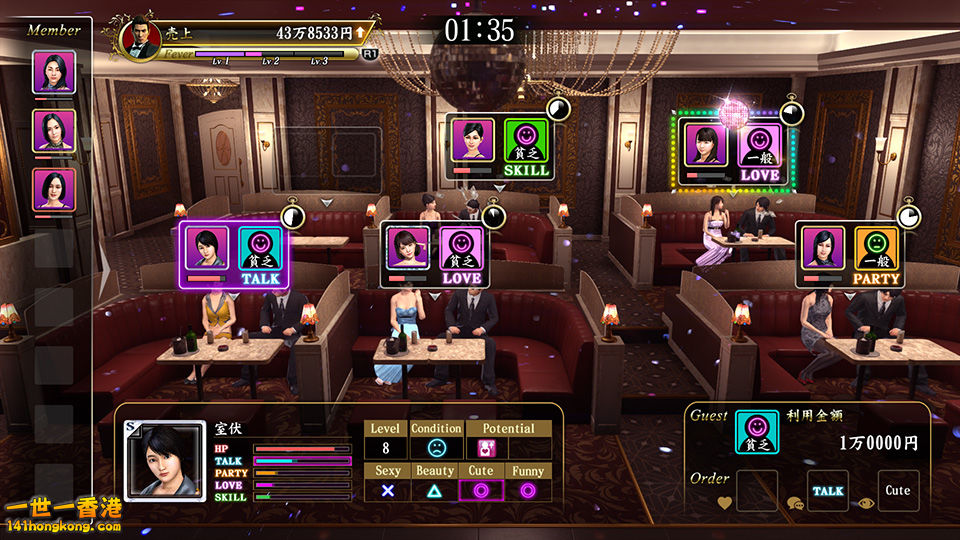Pick the member portrait with silver border
This screenshot has width=960, height=540.
(54, 72)
